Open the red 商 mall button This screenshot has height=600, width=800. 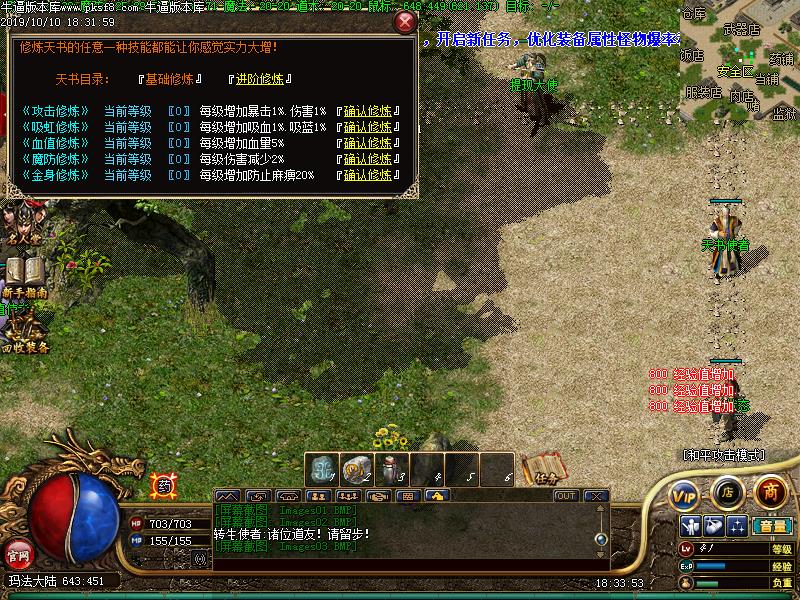pyautogui.click(x=770, y=491)
